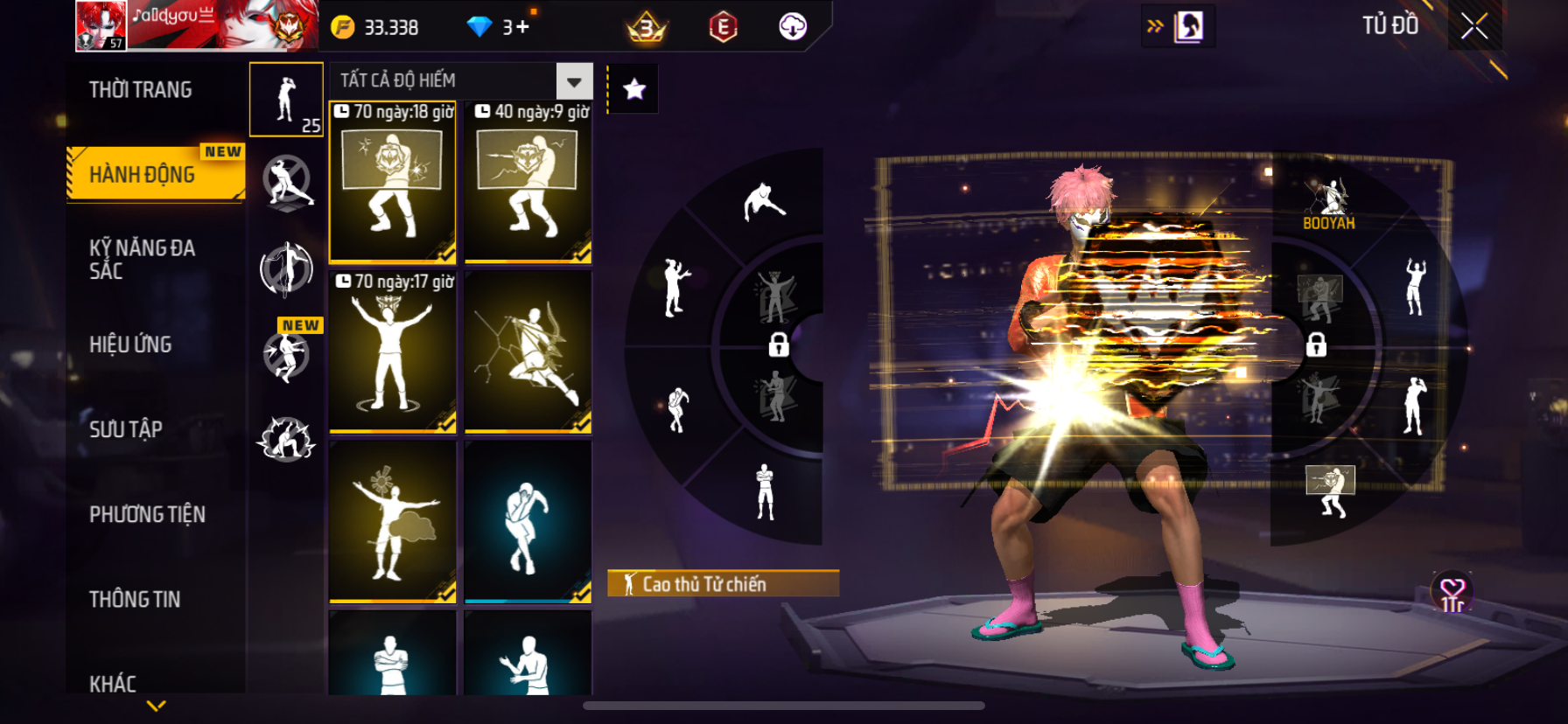Select the emote with 40 ngày:9 giờ timer
Viewport: 1568px width, 724px height.
click(x=528, y=183)
